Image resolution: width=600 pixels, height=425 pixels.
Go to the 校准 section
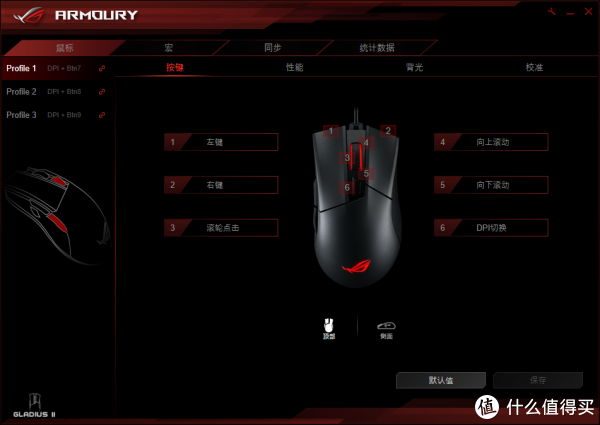534,68
